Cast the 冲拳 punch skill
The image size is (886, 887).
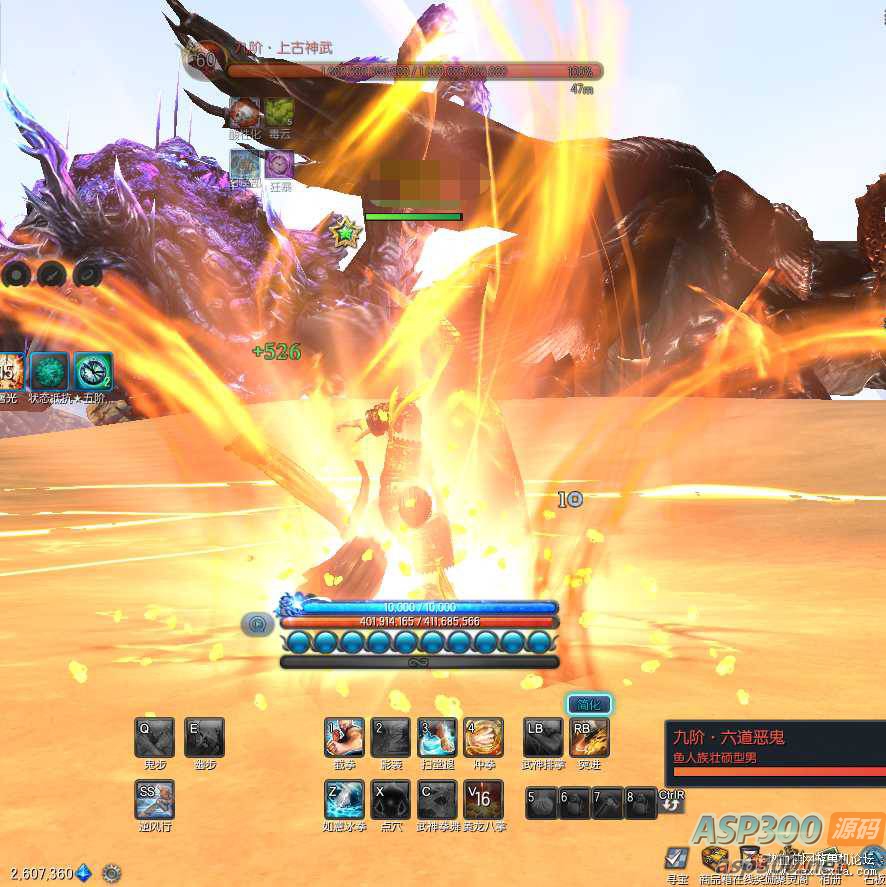pos(484,738)
